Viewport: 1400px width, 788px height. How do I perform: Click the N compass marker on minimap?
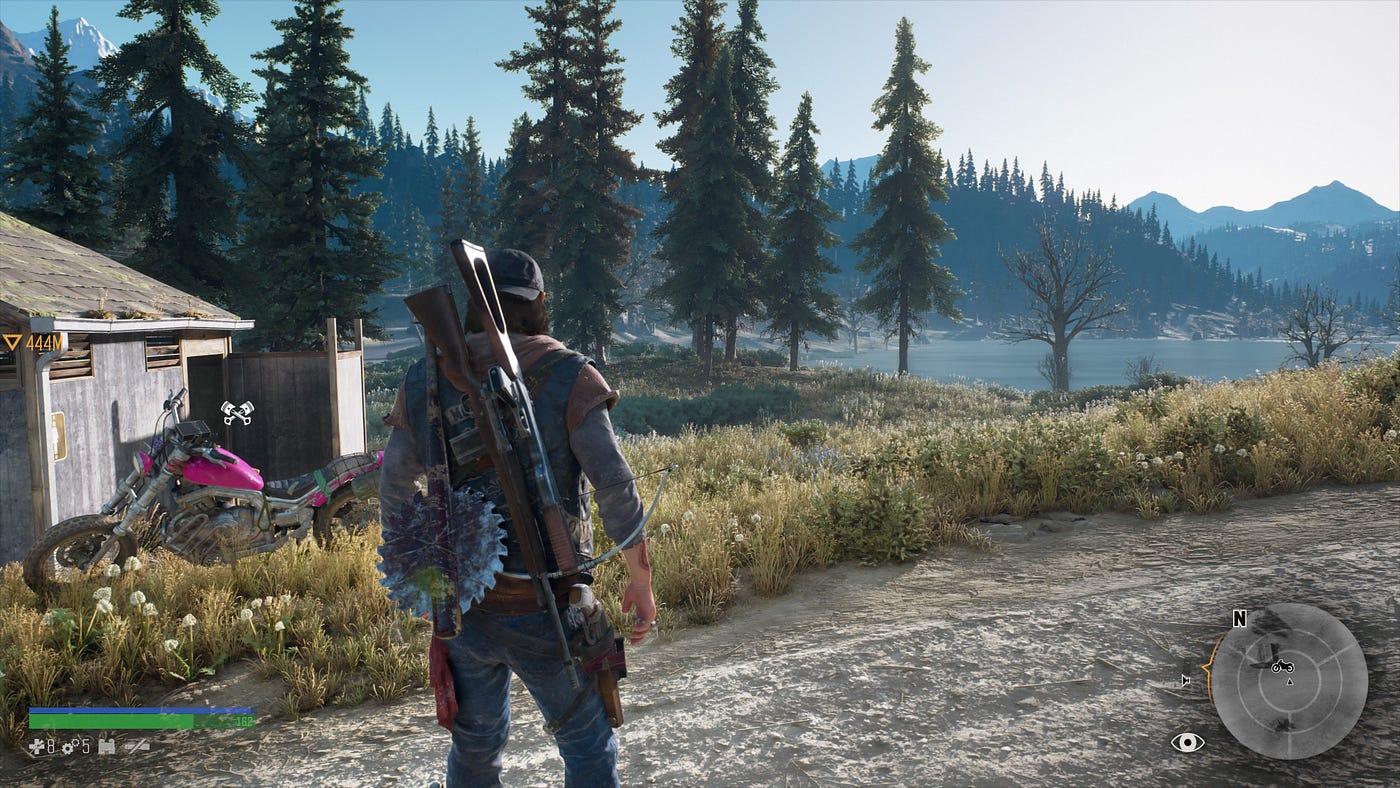point(1240,619)
